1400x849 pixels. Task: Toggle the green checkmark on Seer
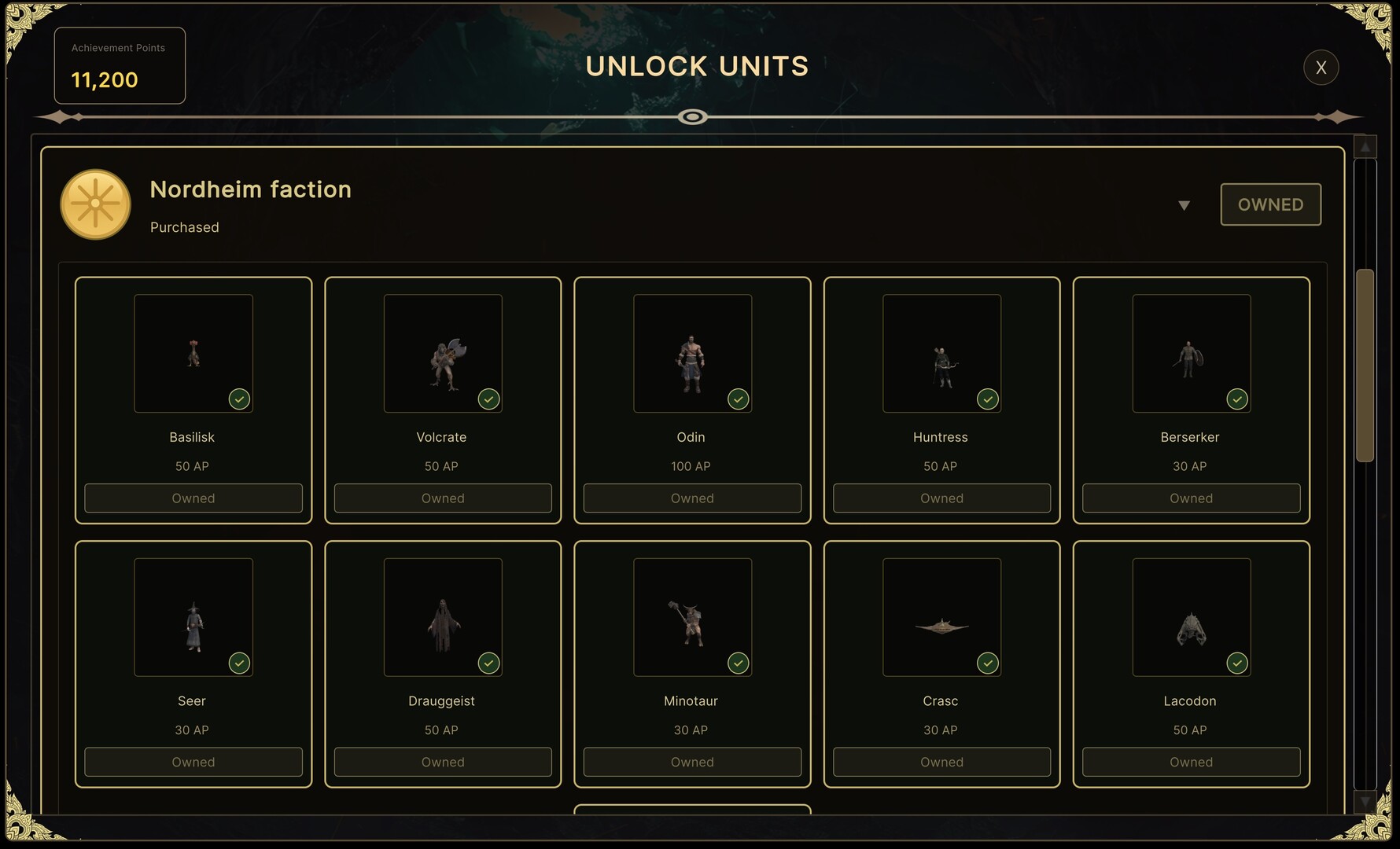239,663
